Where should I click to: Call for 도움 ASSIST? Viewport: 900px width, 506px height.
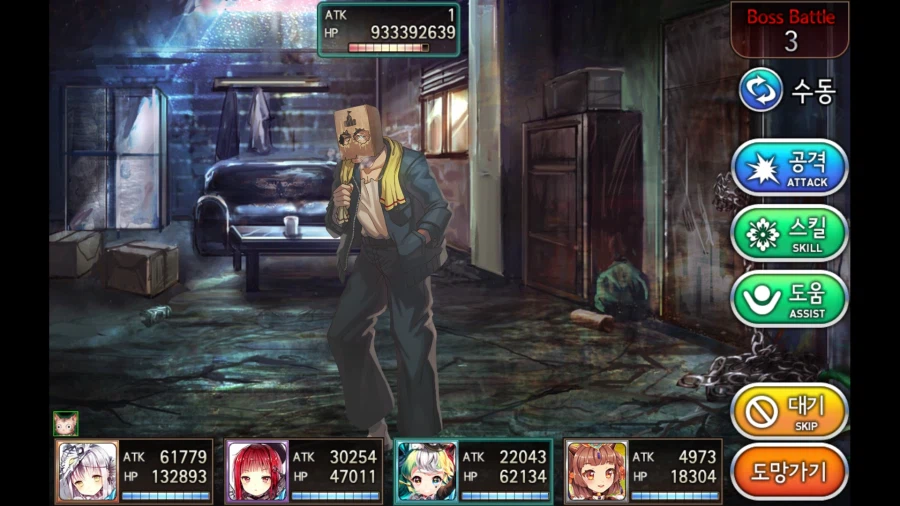click(x=789, y=299)
